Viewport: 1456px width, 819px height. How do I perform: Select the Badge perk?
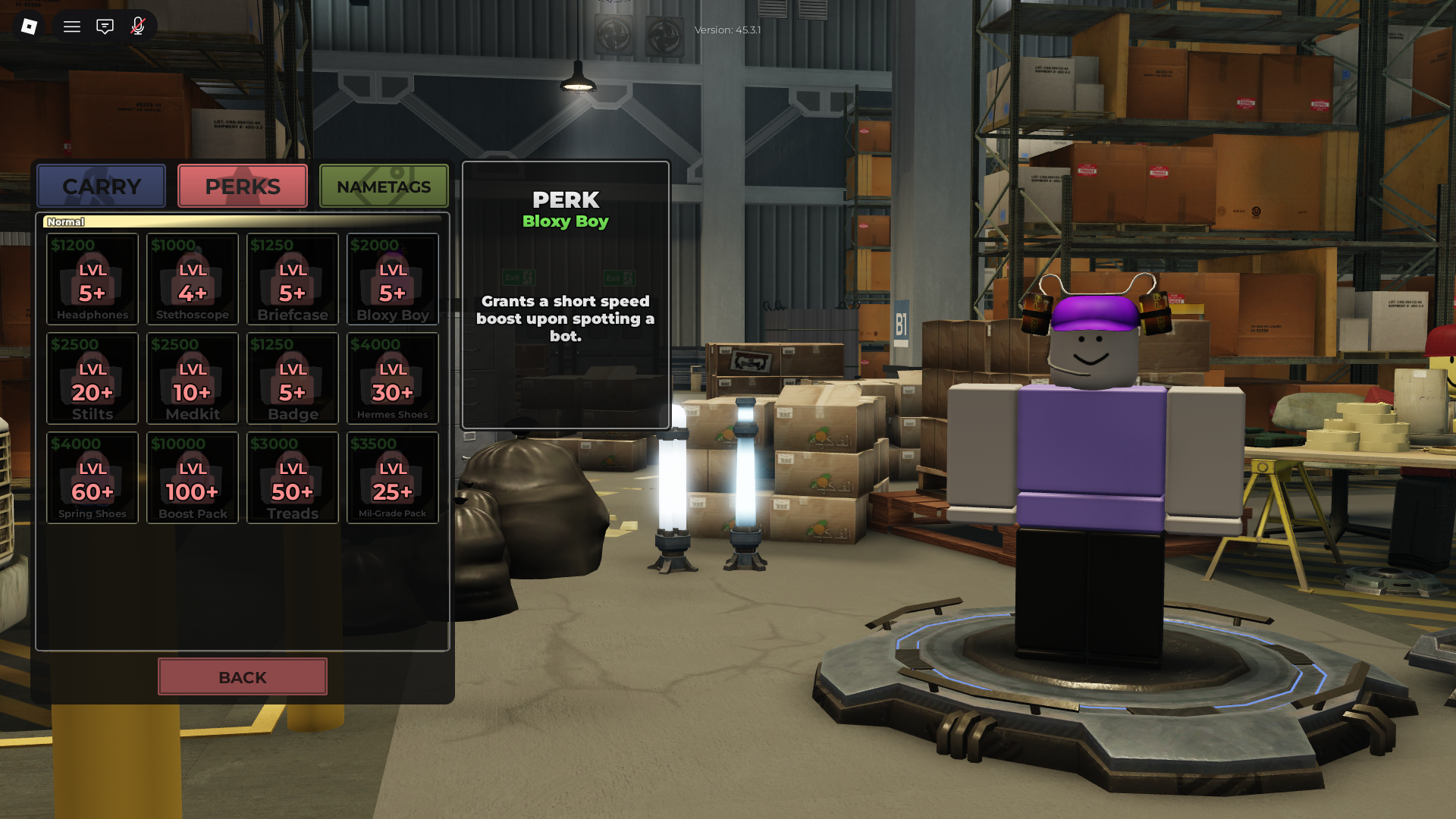coord(292,378)
